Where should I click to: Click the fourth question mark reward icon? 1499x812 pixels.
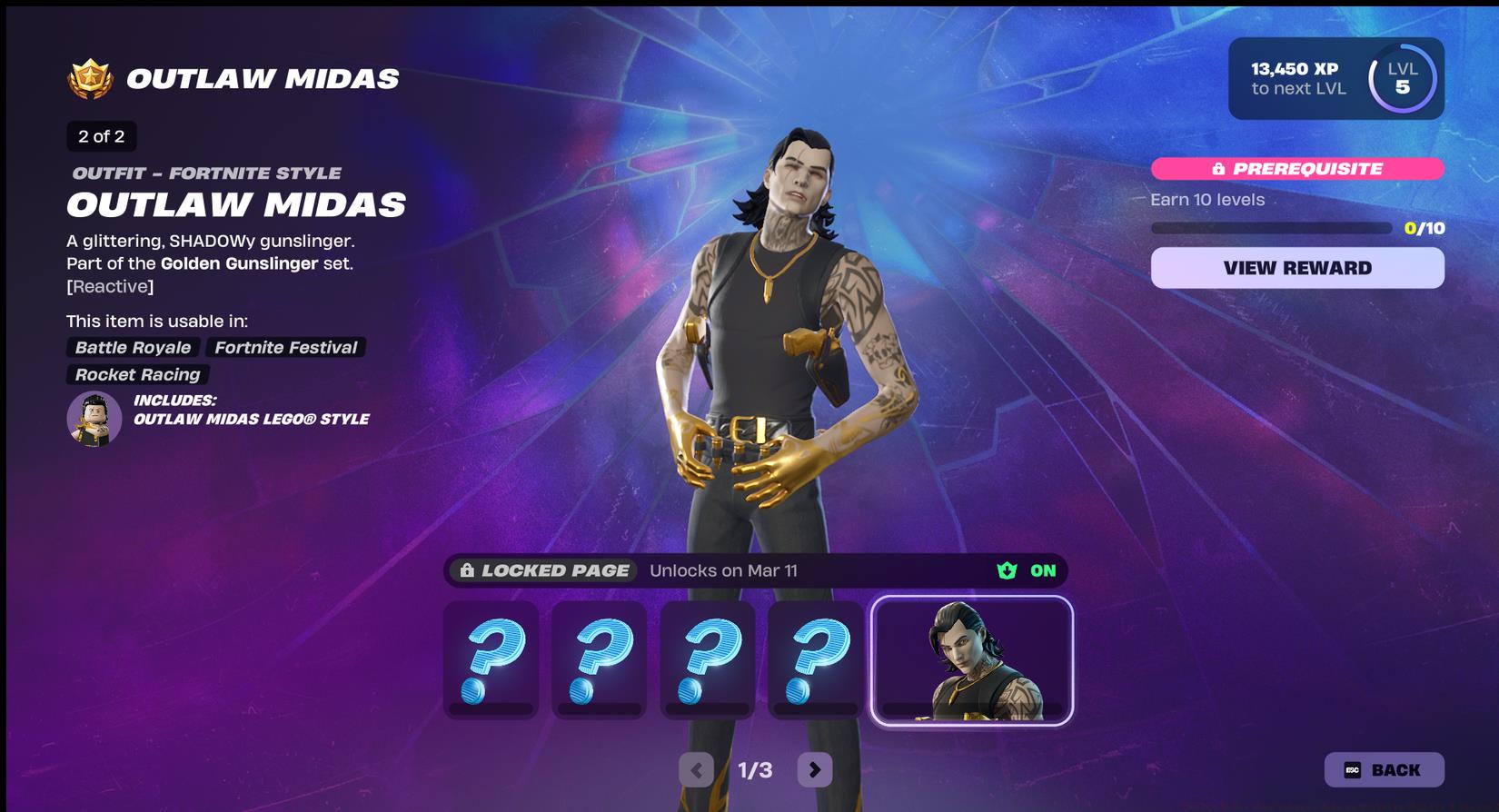click(x=815, y=660)
